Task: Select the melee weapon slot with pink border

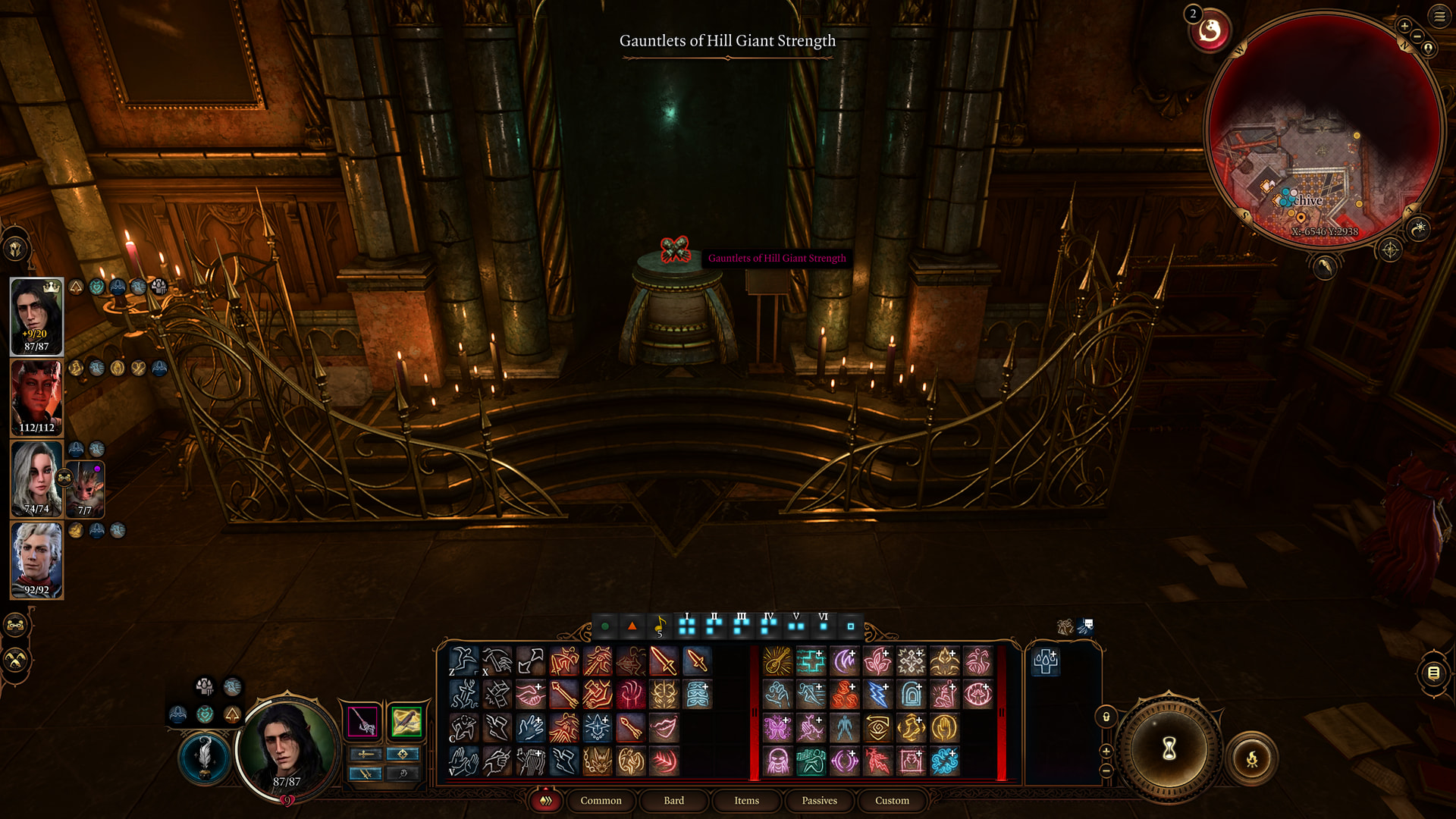Action: pyautogui.click(x=363, y=721)
